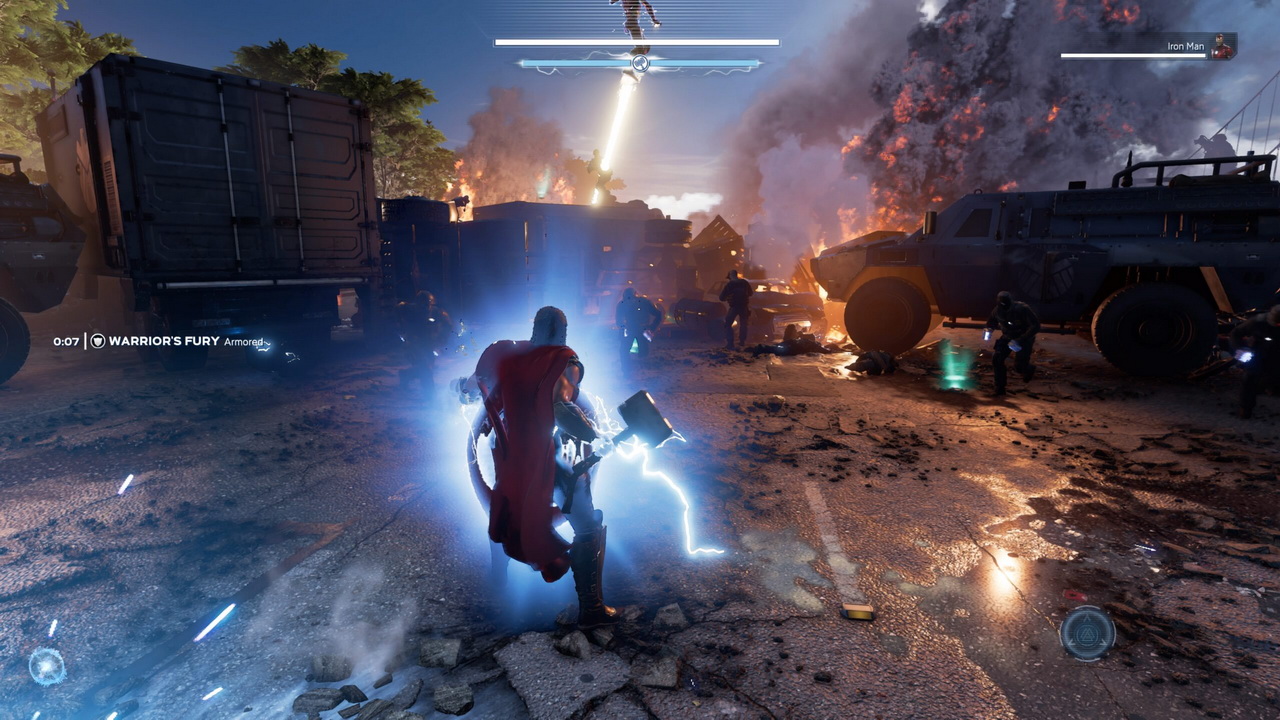
Task: Click the glowing blue orb ability icon
Action: [x=46, y=666]
